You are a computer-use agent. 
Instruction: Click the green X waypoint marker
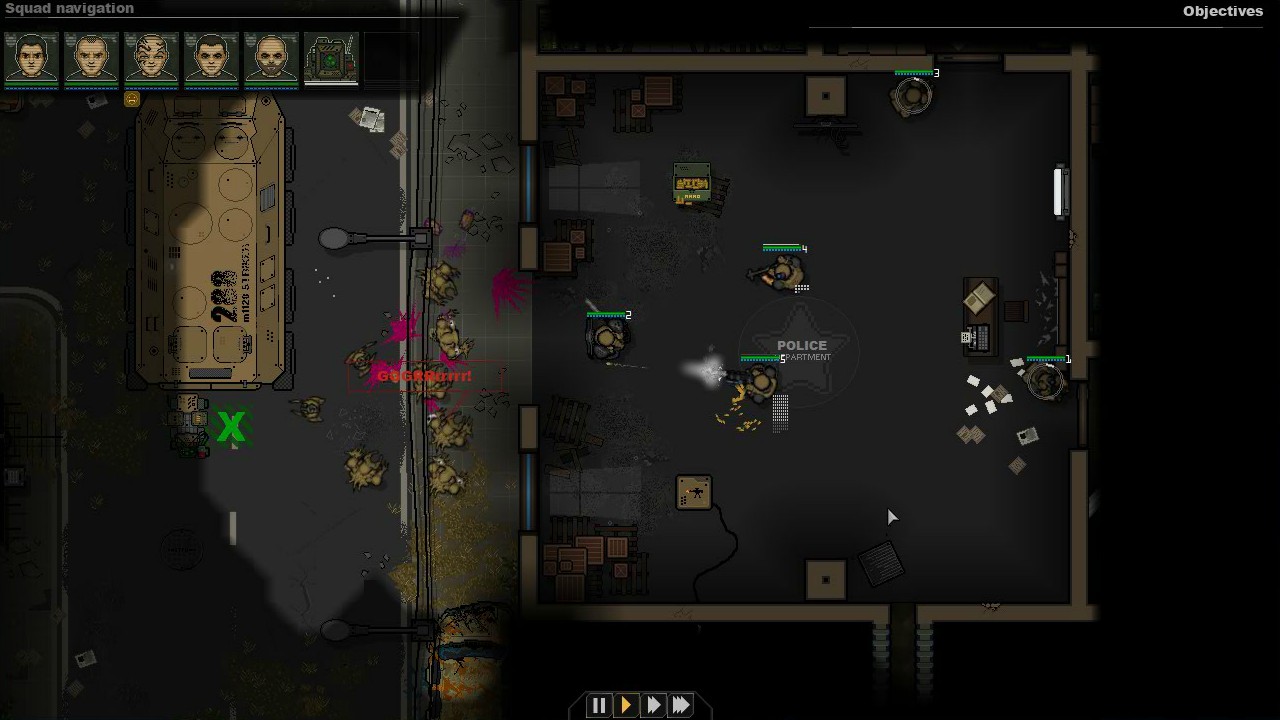230,427
